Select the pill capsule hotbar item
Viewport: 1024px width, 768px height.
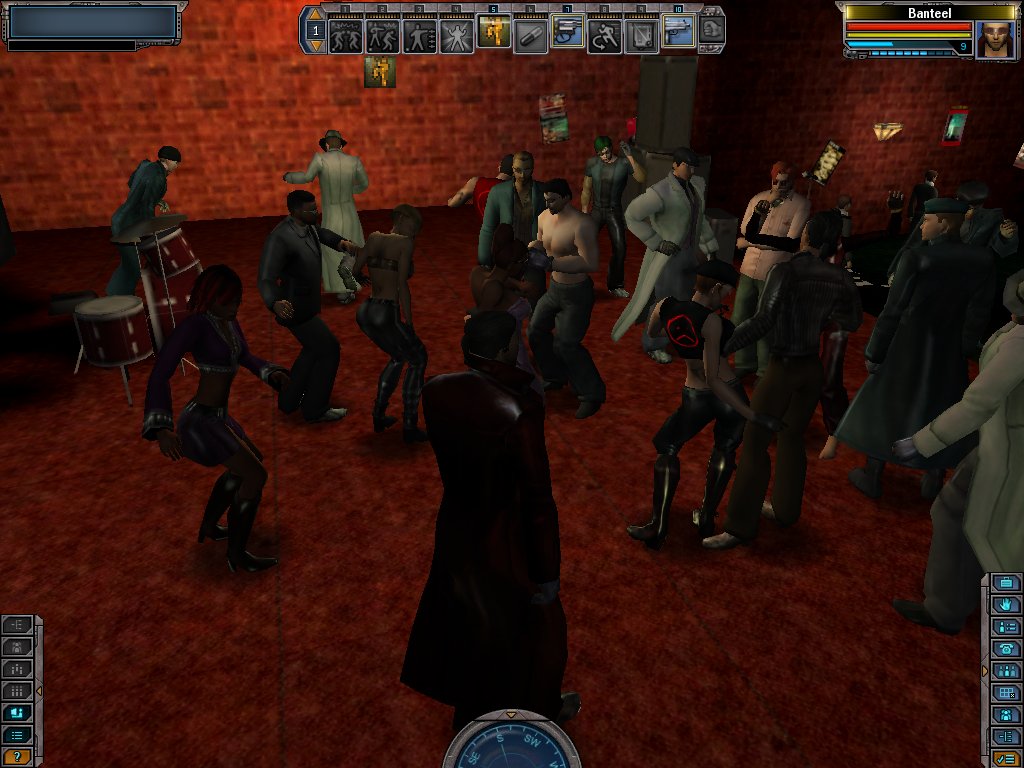point(530,37)
